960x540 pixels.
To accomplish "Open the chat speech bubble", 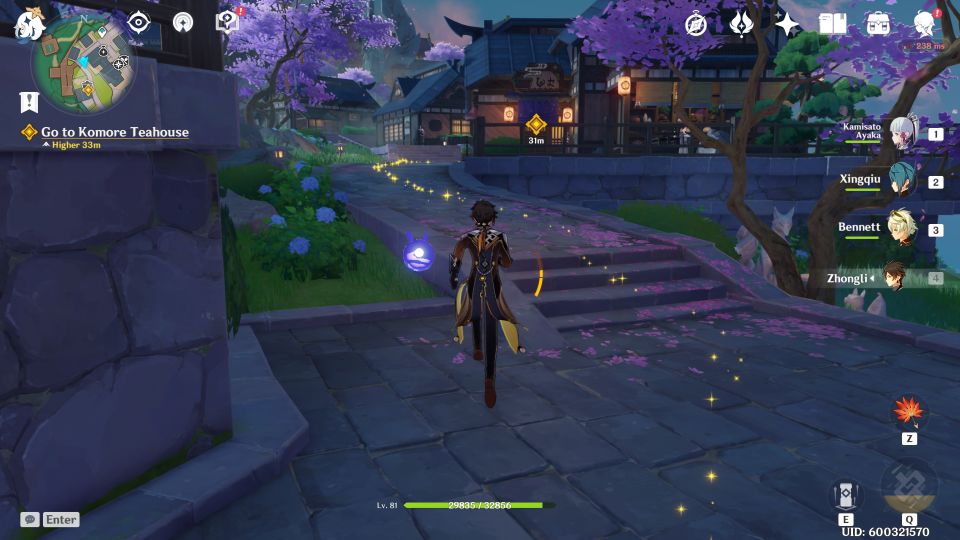I will (30, 519).
